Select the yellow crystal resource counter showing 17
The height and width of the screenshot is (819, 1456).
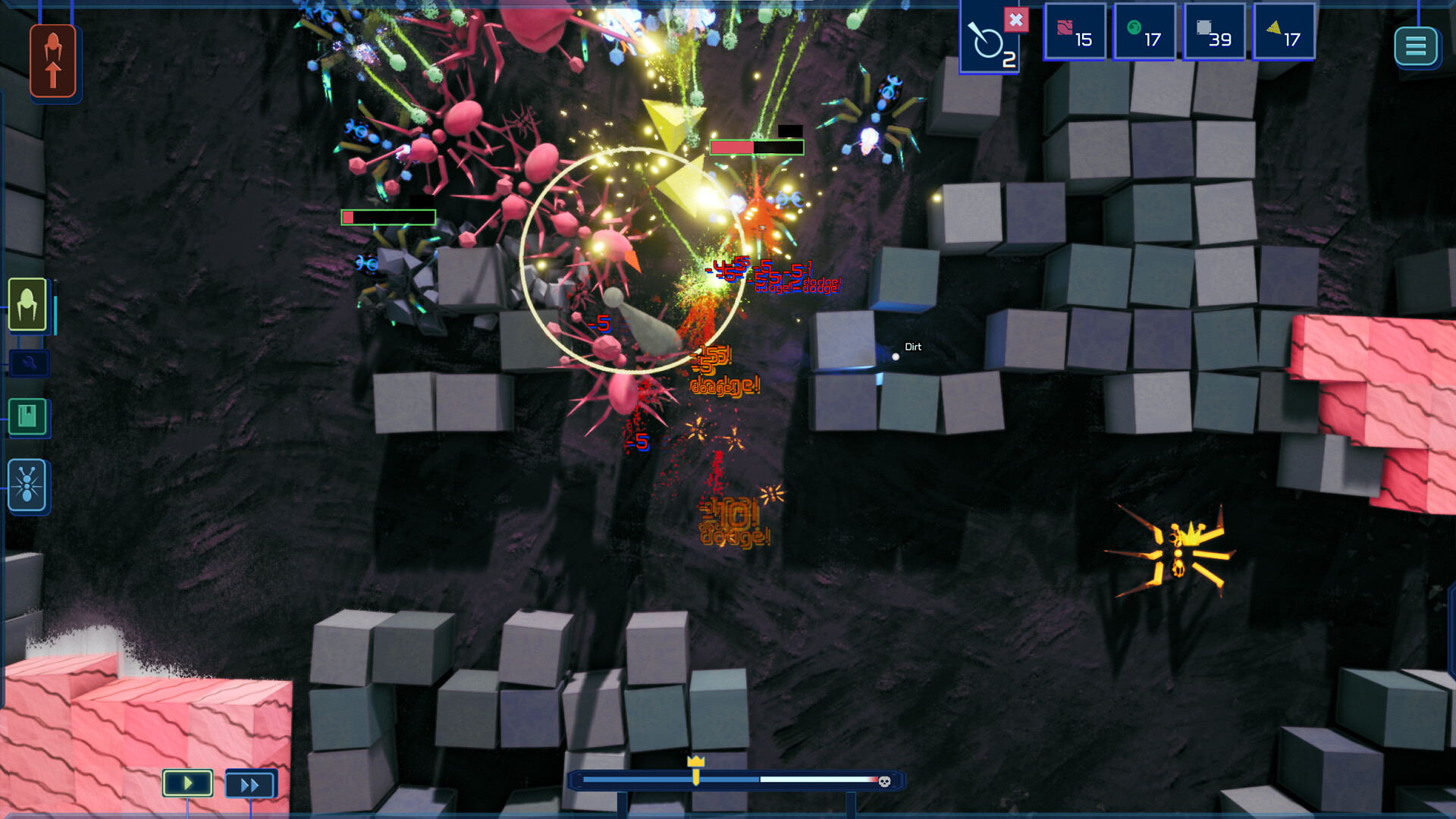tap(1282, 31)
